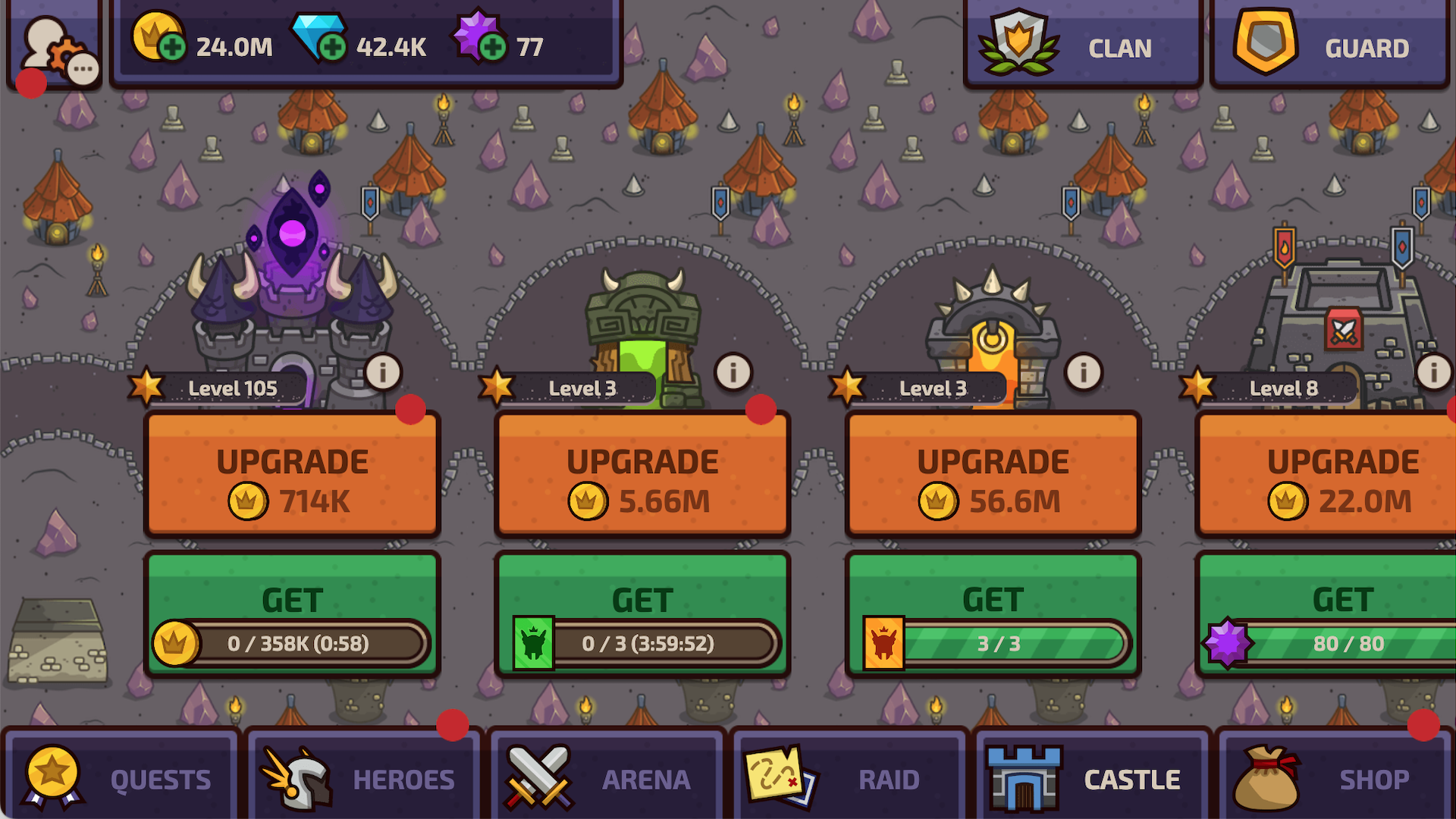Upgrade the fiery gate for 56.6M gold
This screenshot has height=819, width=1456.
click(x=993, y=474)
